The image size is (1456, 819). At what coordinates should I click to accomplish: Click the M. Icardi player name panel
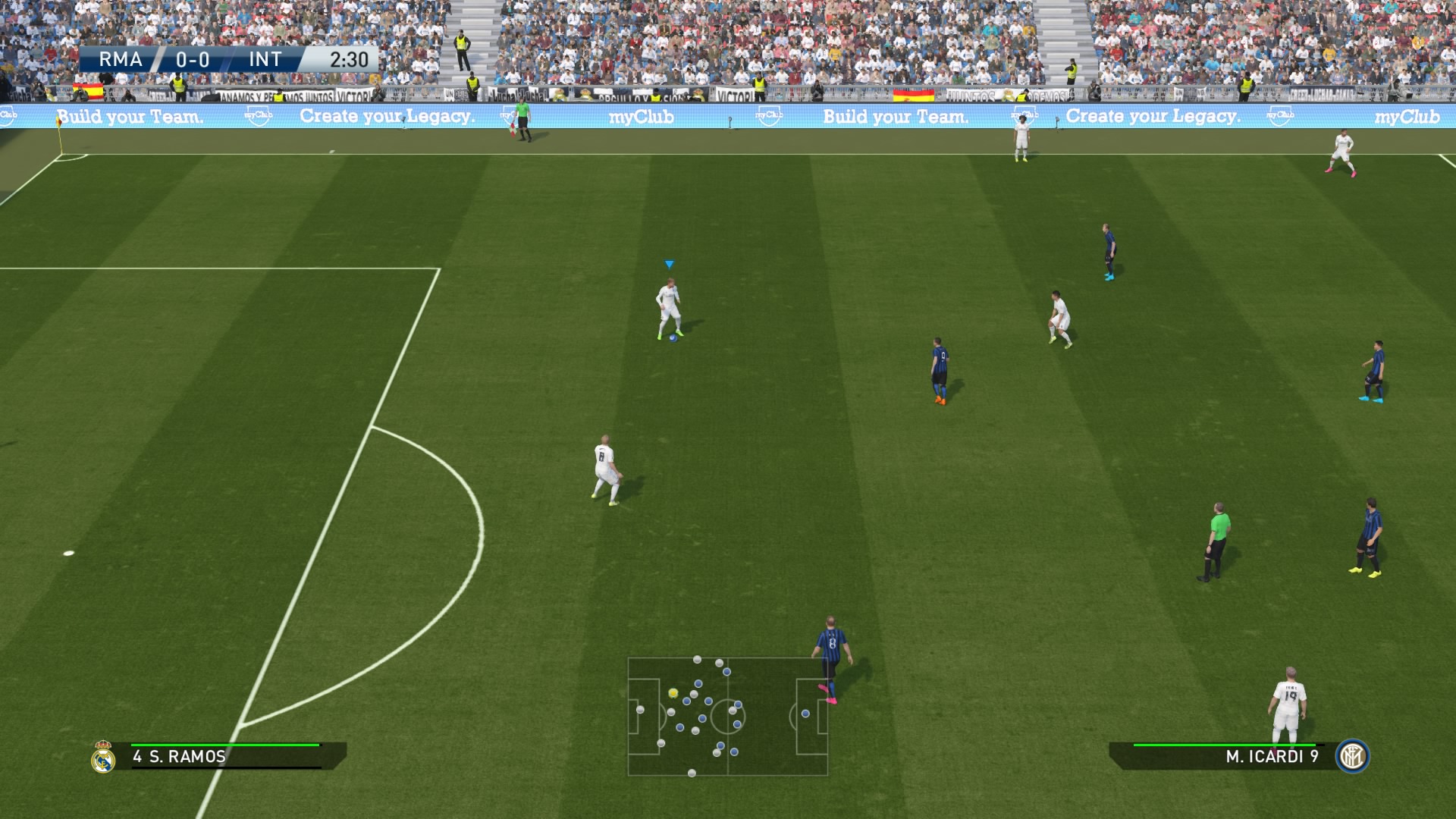(x=1228, y=756)
